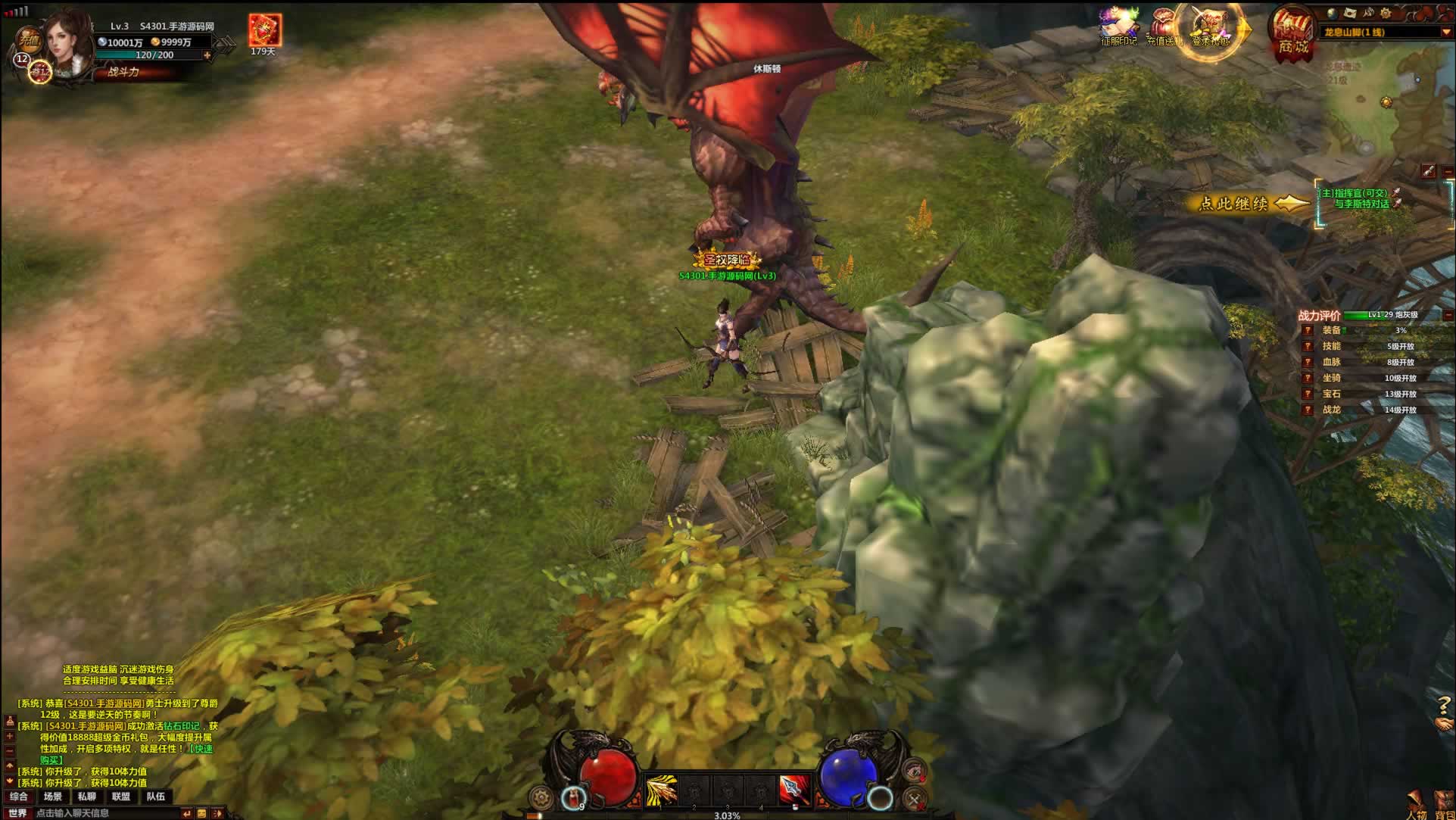This screenshot has width=1456, height=820.
Task: Switch to the 场景 chat tab
Action: point(53,797)
